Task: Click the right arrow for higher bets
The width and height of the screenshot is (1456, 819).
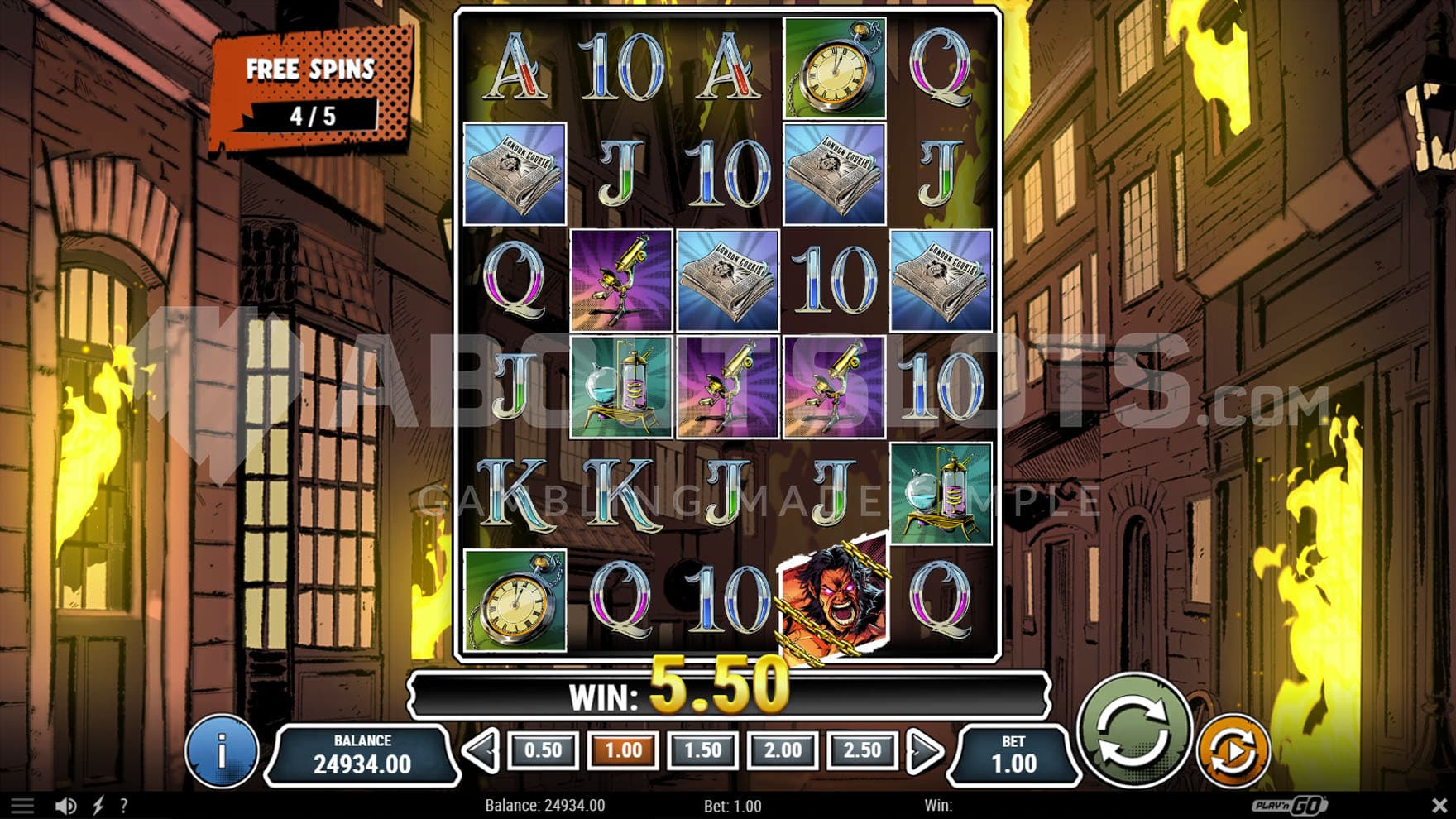Action: 924,751
